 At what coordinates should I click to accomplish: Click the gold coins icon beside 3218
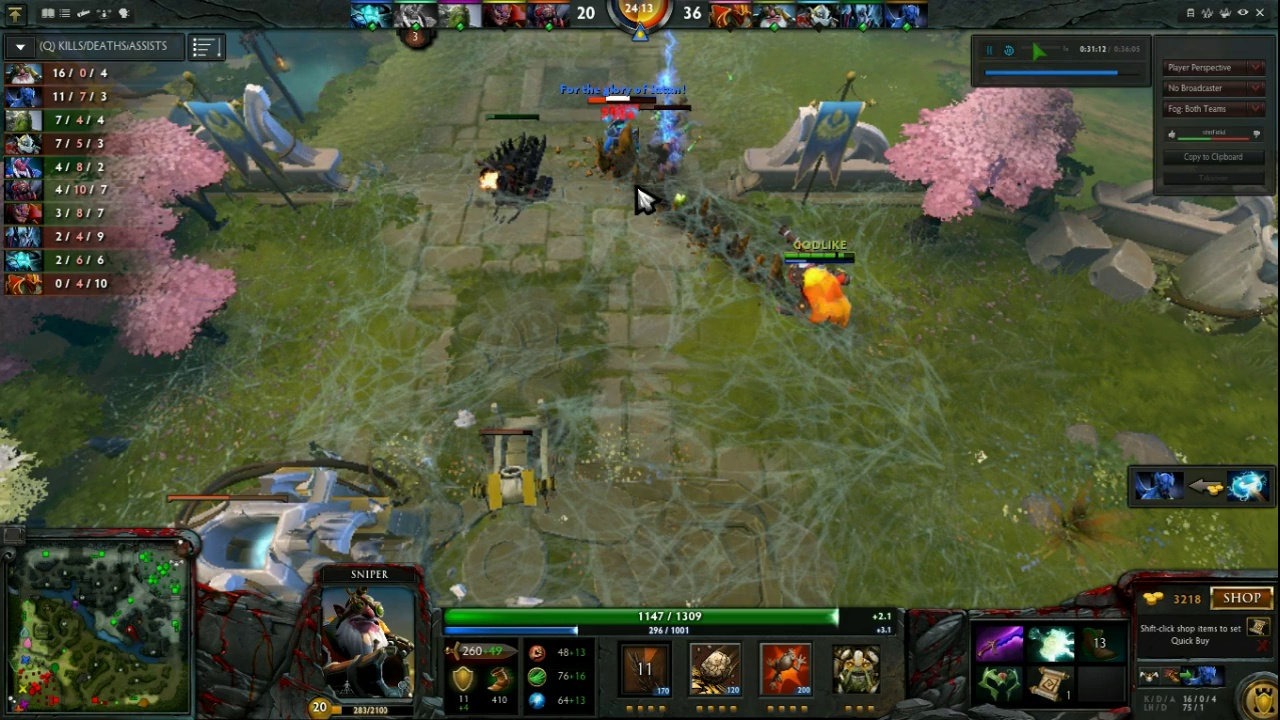coord(1152,598)
